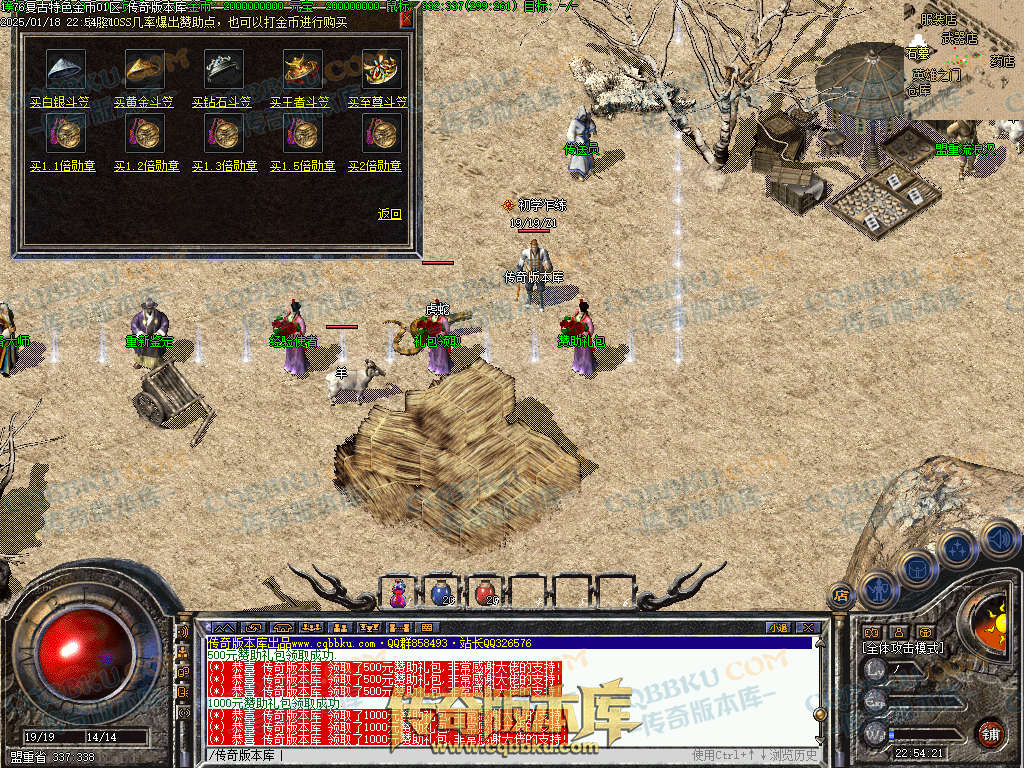Open the 店 shop round button
The width and height of the screenshot is (1024, 768).
[x=841, y=595]
